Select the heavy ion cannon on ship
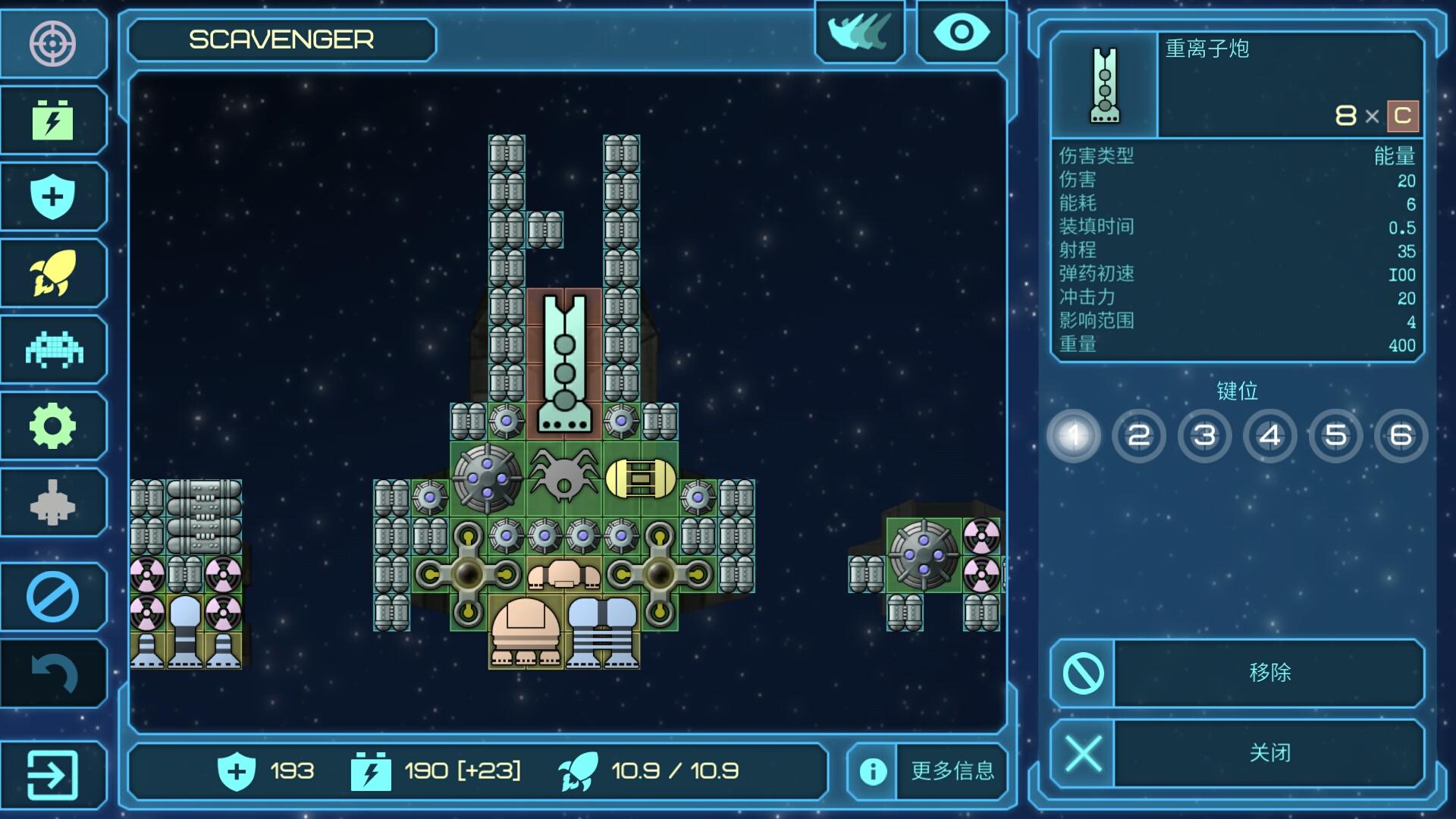Screen dimensions: 1456x819 point(564,364)
